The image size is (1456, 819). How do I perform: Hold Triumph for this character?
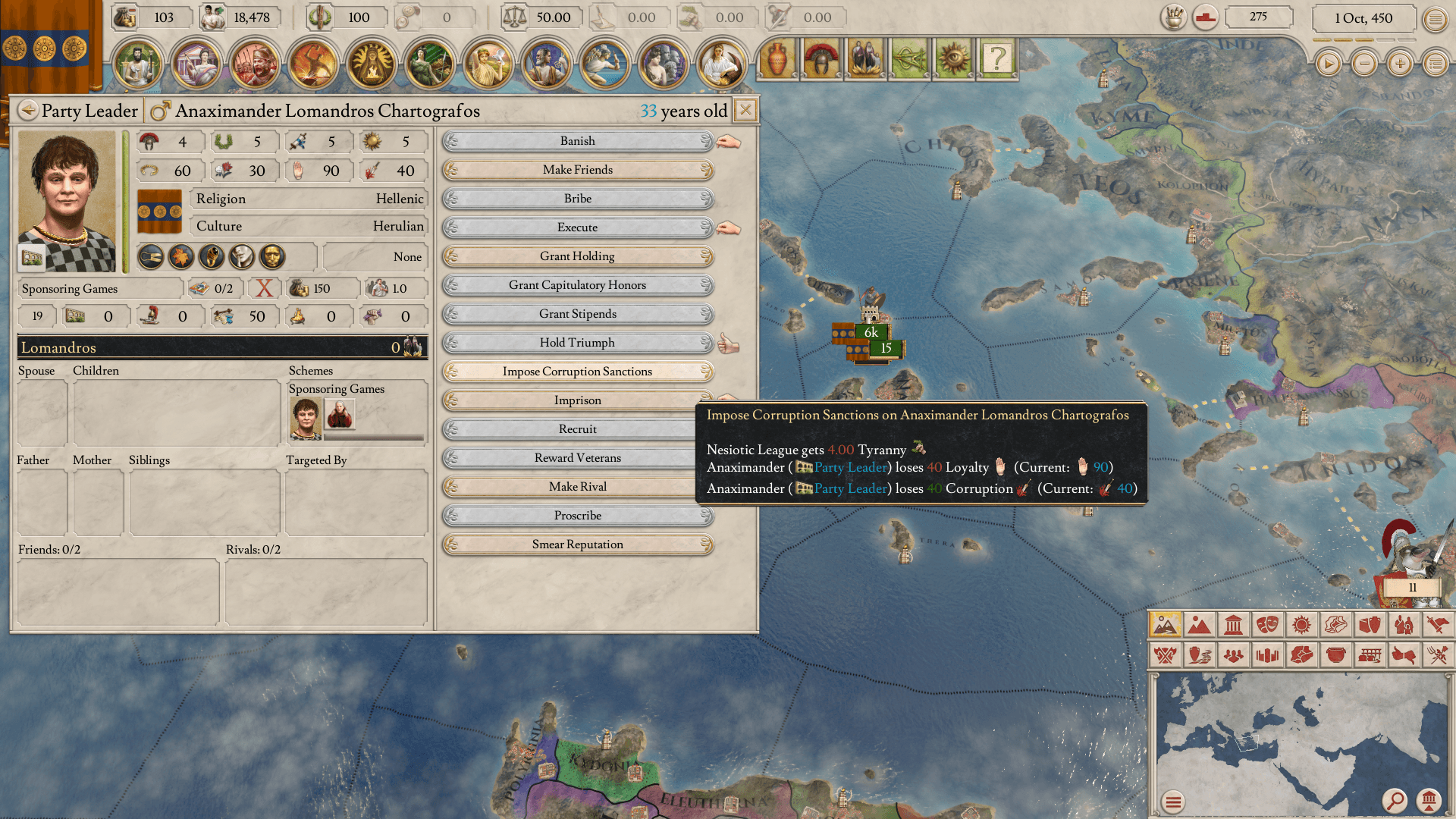click(577, 343)
